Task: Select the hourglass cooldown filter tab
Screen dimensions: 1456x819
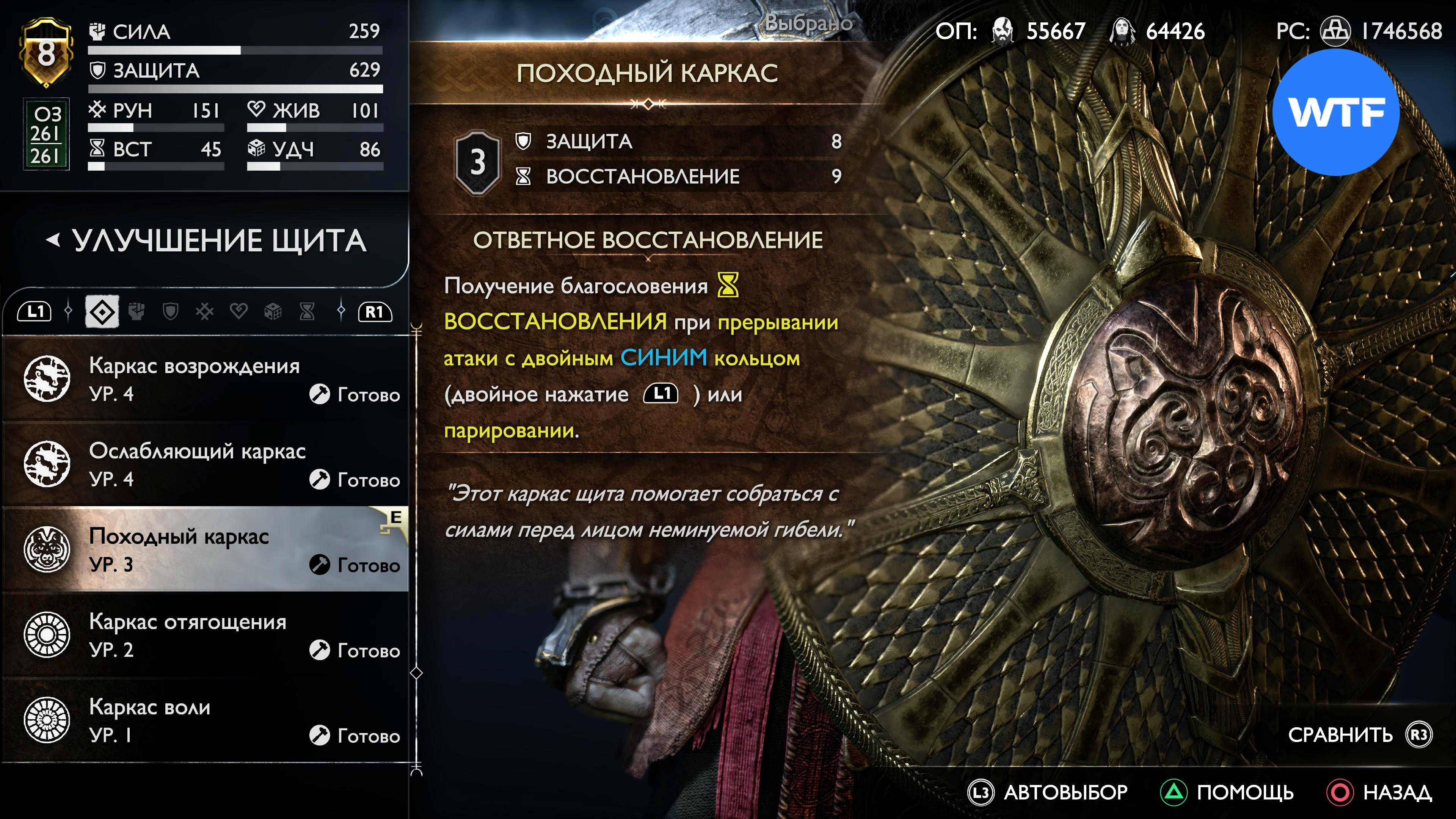Action: click(x=307, y=311)
